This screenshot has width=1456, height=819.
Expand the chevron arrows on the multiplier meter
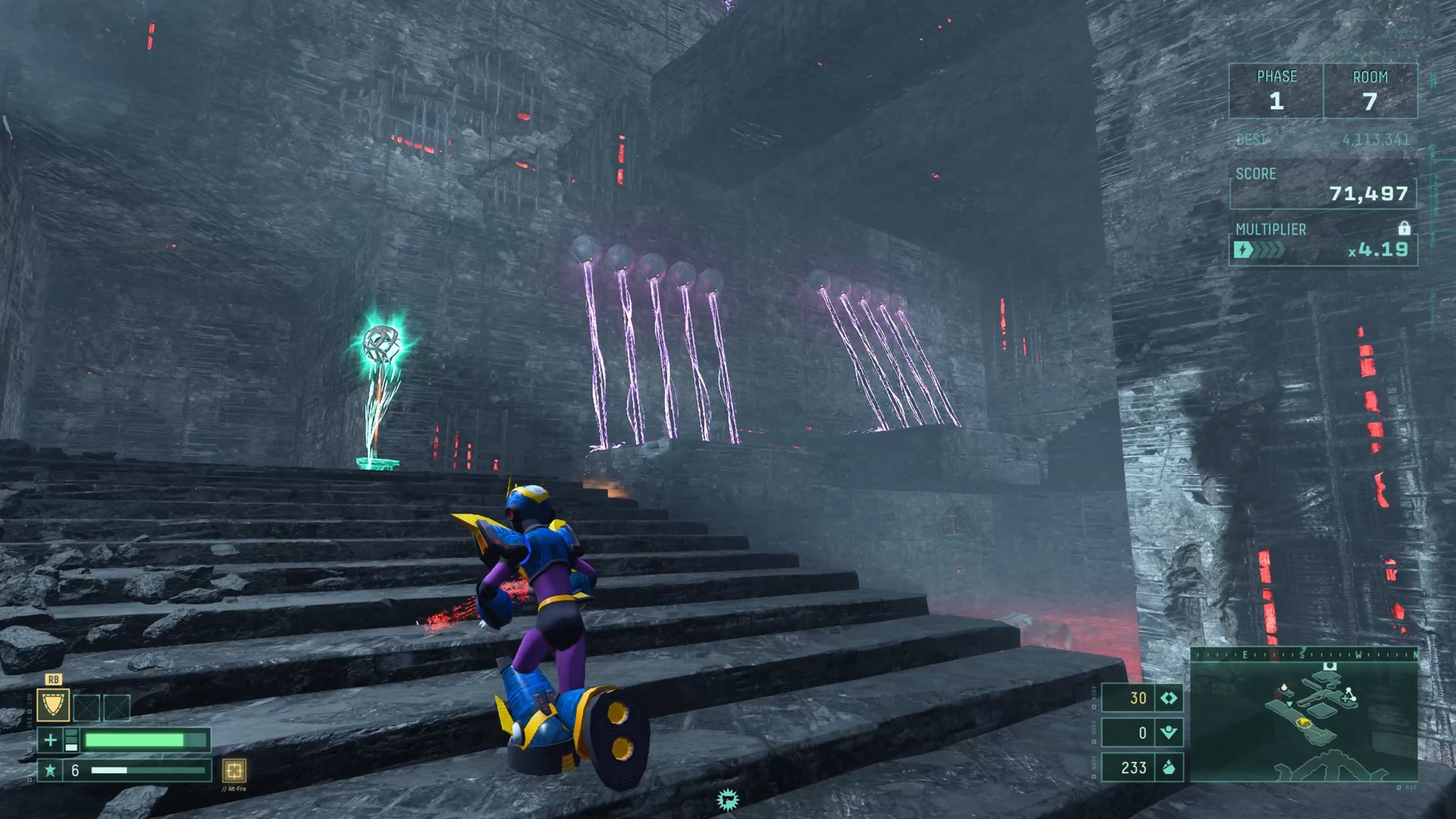pos(1269,249)
